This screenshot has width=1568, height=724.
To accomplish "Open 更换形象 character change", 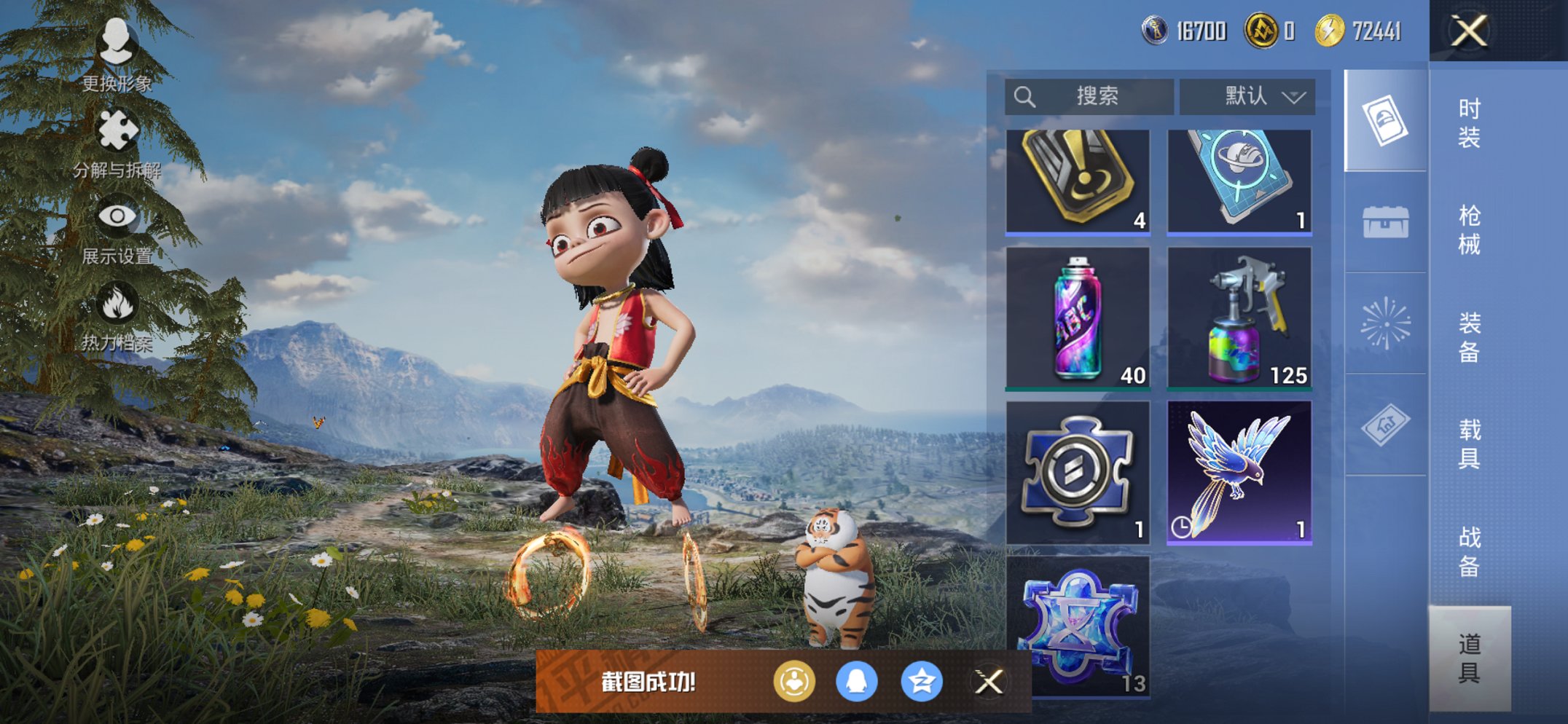I will (x=117, y=53).
